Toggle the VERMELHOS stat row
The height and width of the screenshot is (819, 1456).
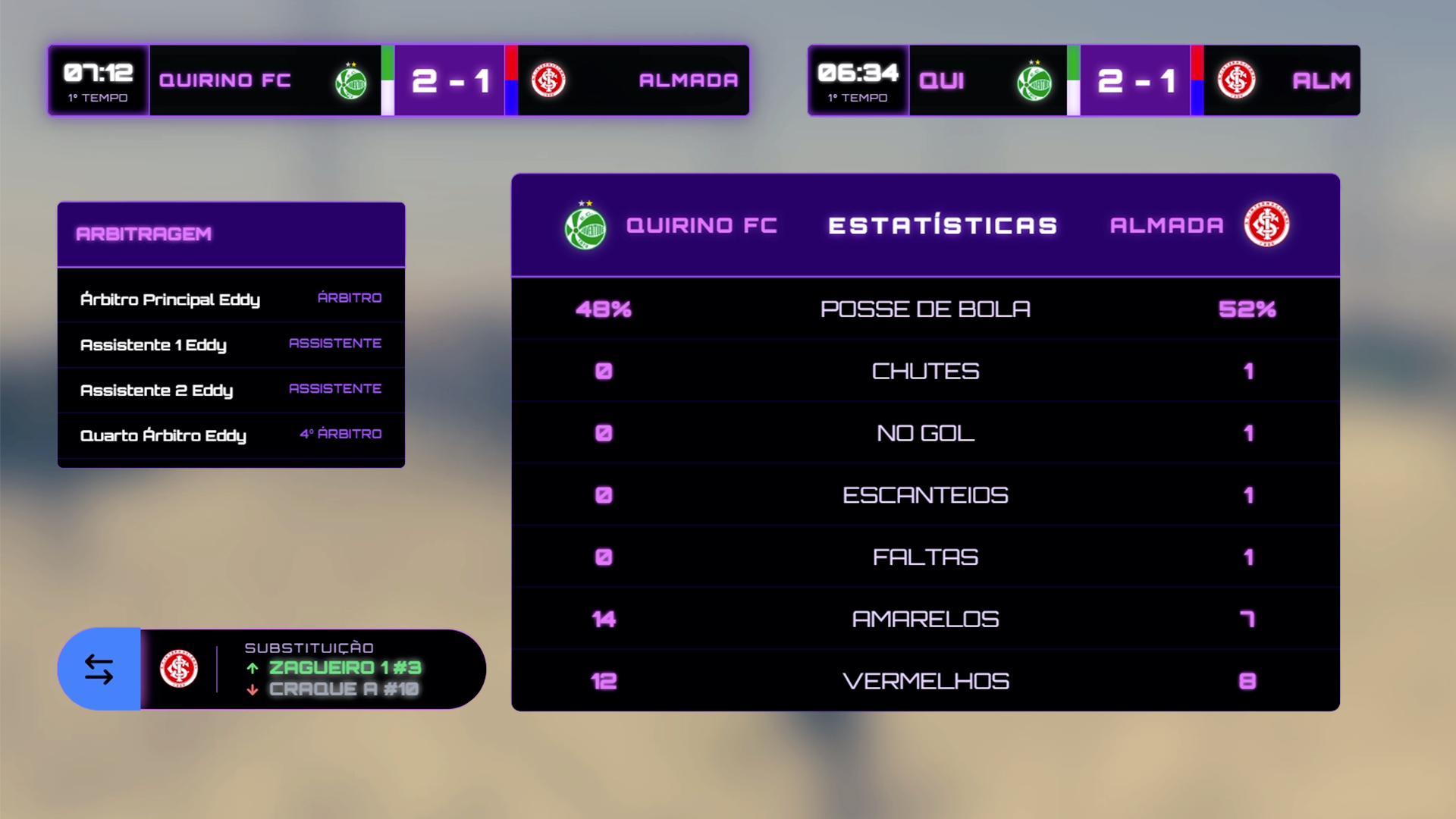click(x=925, y=680)
